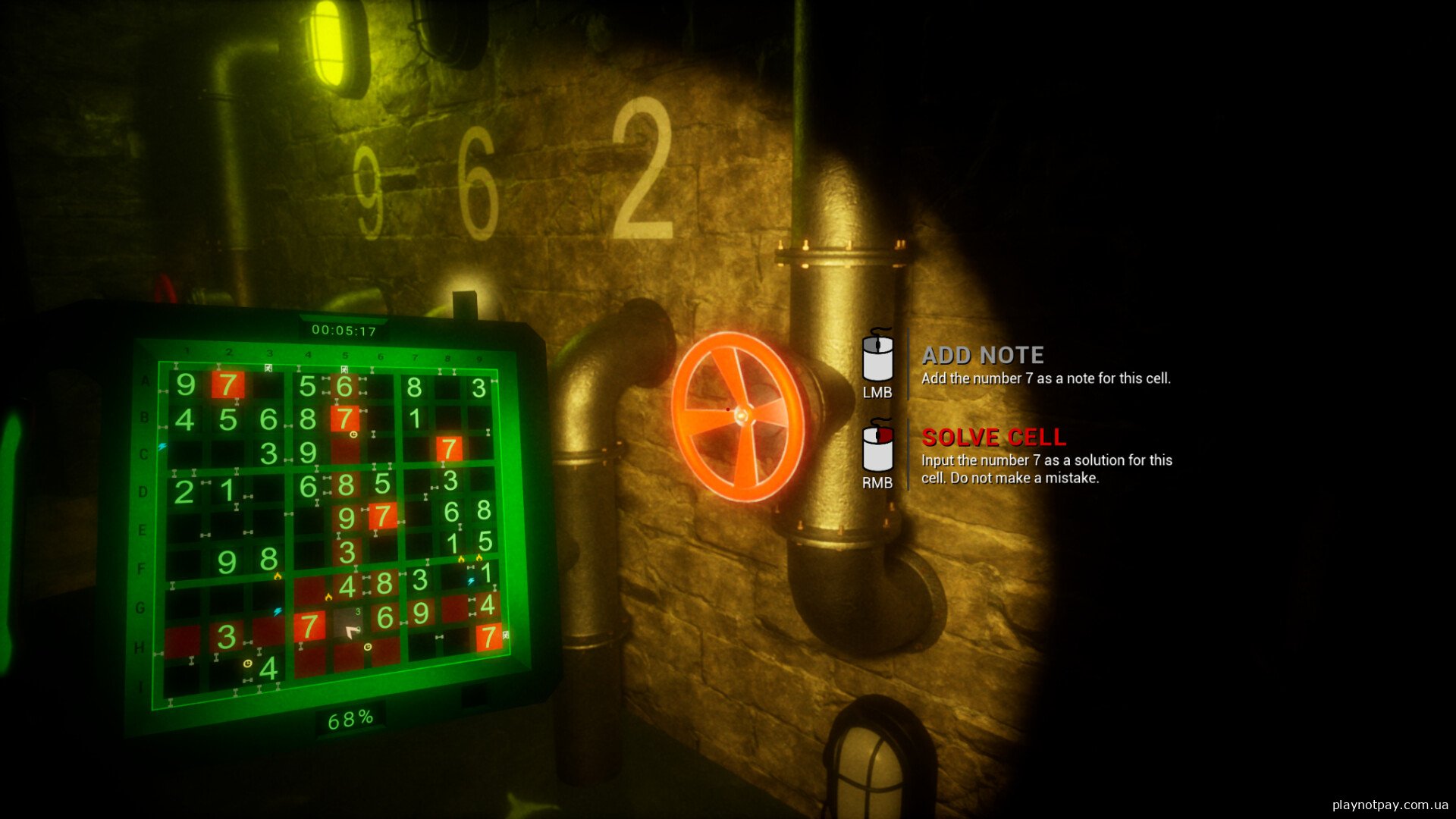Select the 4 cell in row B
Screen dimensions: 1456x819
coord(185,420)
